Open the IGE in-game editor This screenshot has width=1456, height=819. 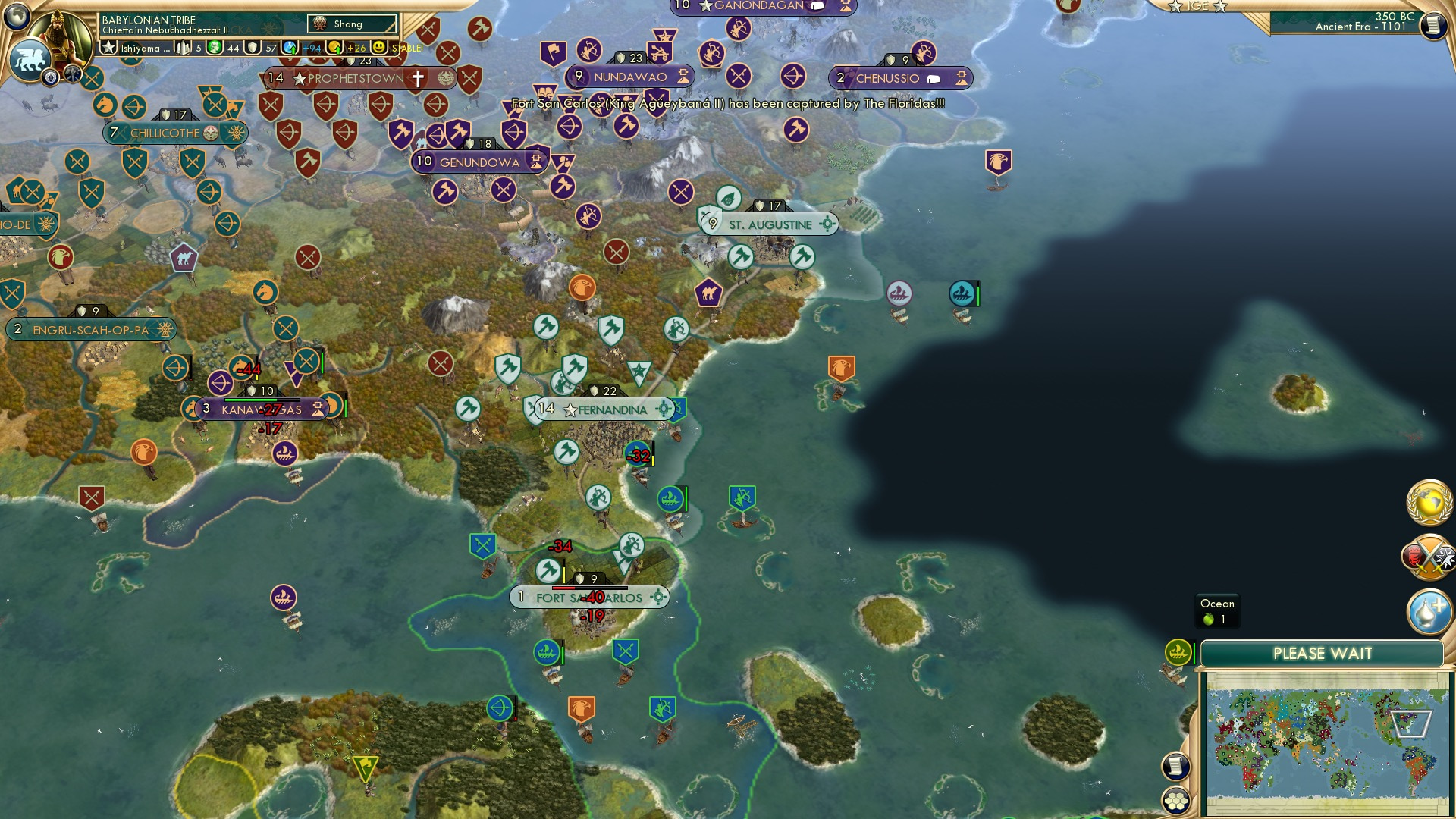(1198, 6)
